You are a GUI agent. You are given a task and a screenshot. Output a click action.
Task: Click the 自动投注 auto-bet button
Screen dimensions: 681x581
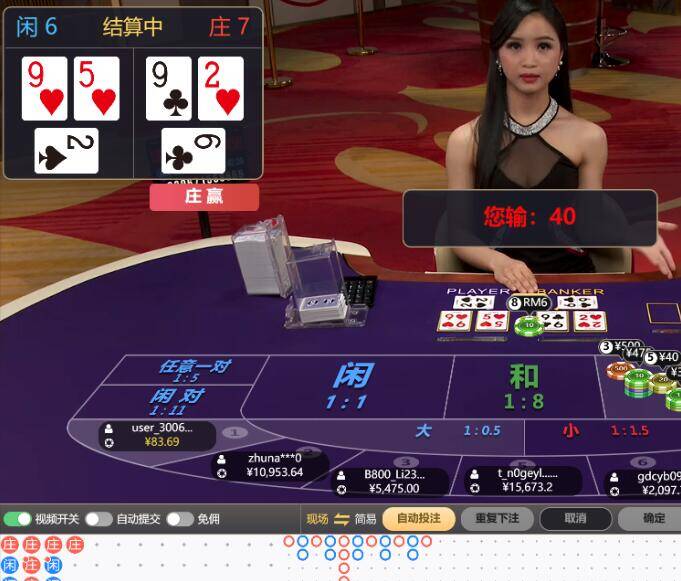point(418,519)
